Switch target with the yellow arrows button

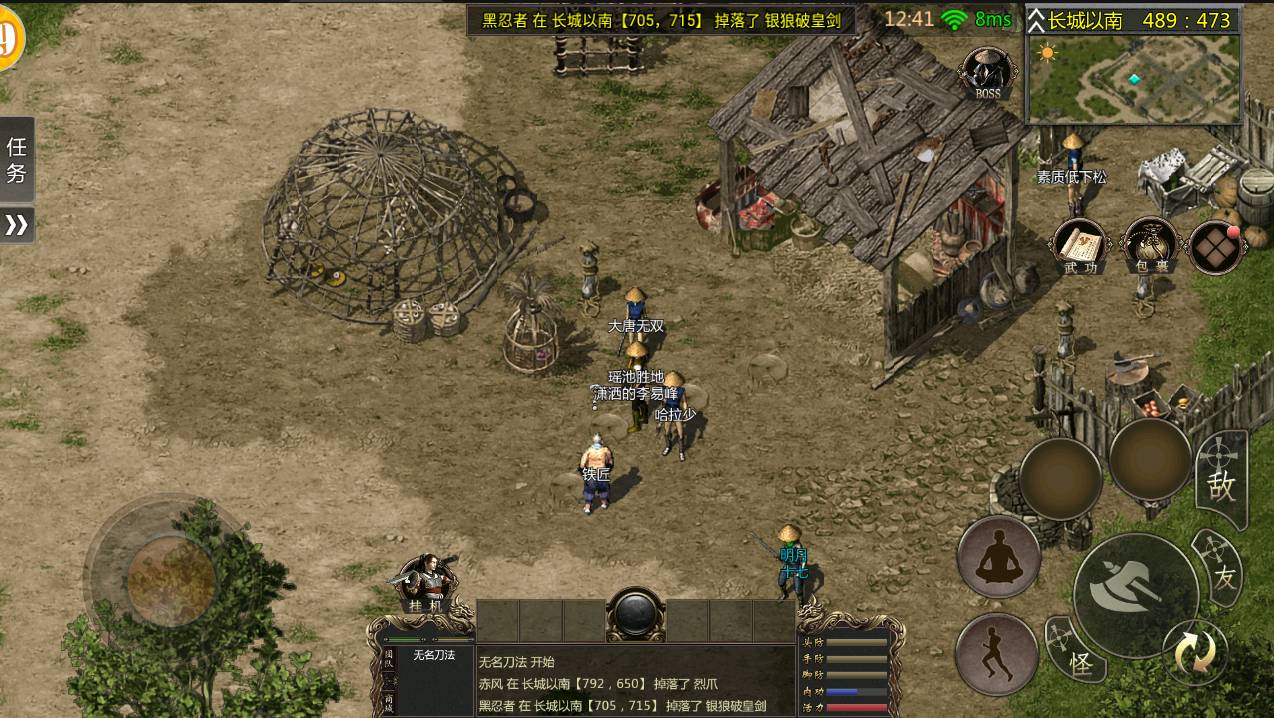click(1195, 653)
